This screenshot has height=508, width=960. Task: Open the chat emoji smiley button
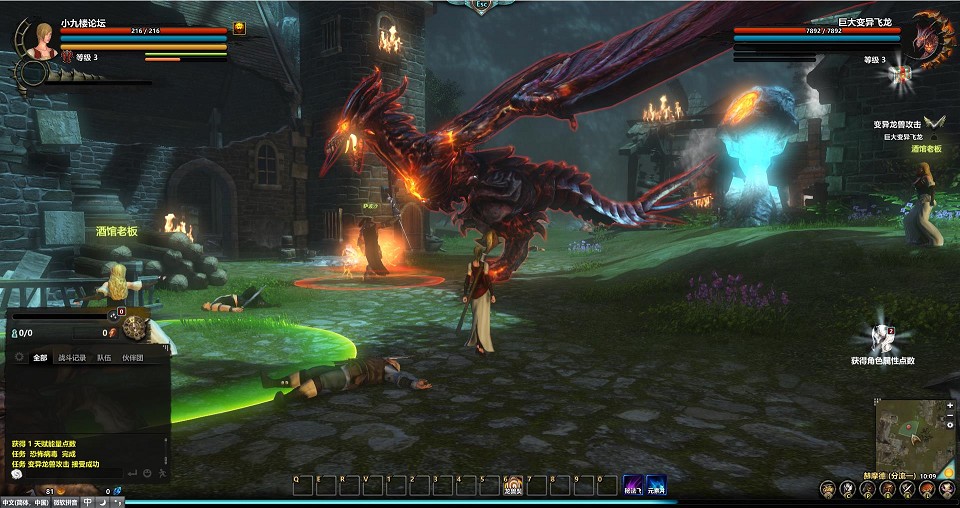point(147,473)
